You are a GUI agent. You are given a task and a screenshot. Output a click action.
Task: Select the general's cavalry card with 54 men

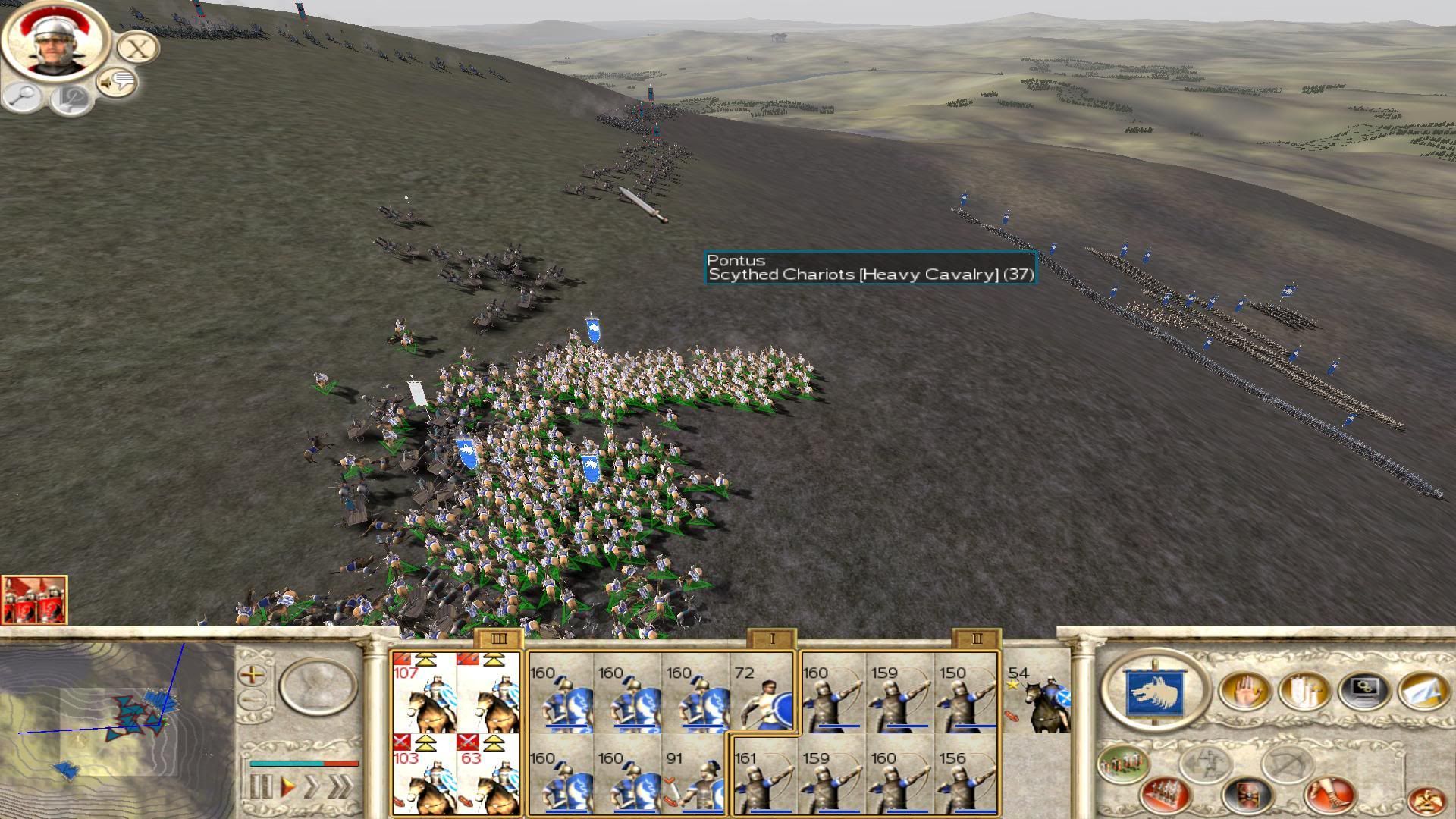pos(1037,698)
